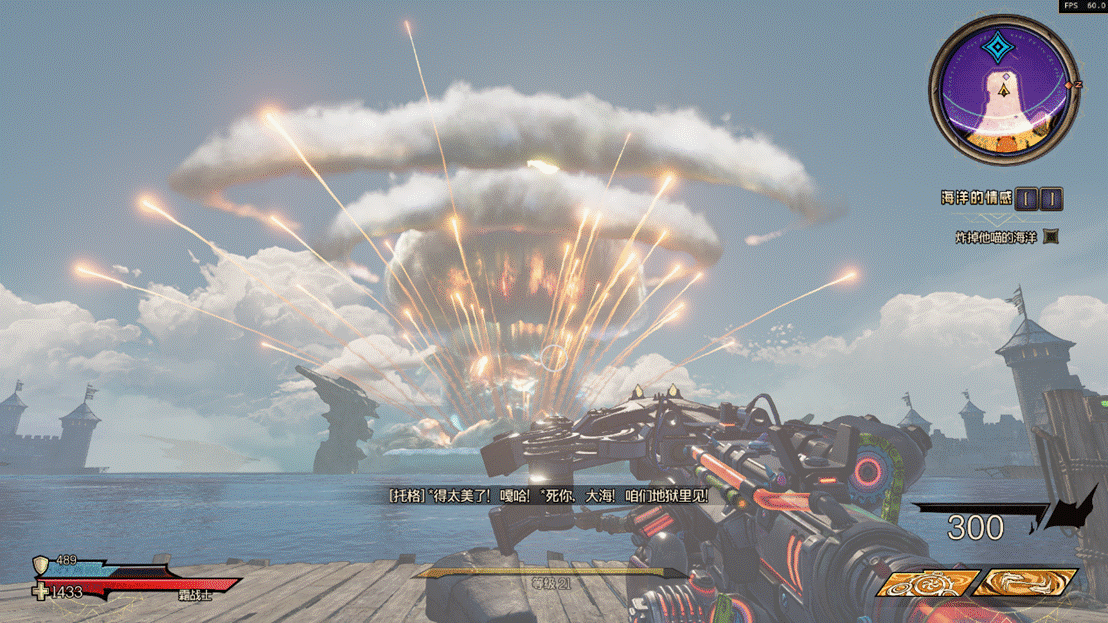Click the shield icon beside the ward bar

(x=41, y=564)
